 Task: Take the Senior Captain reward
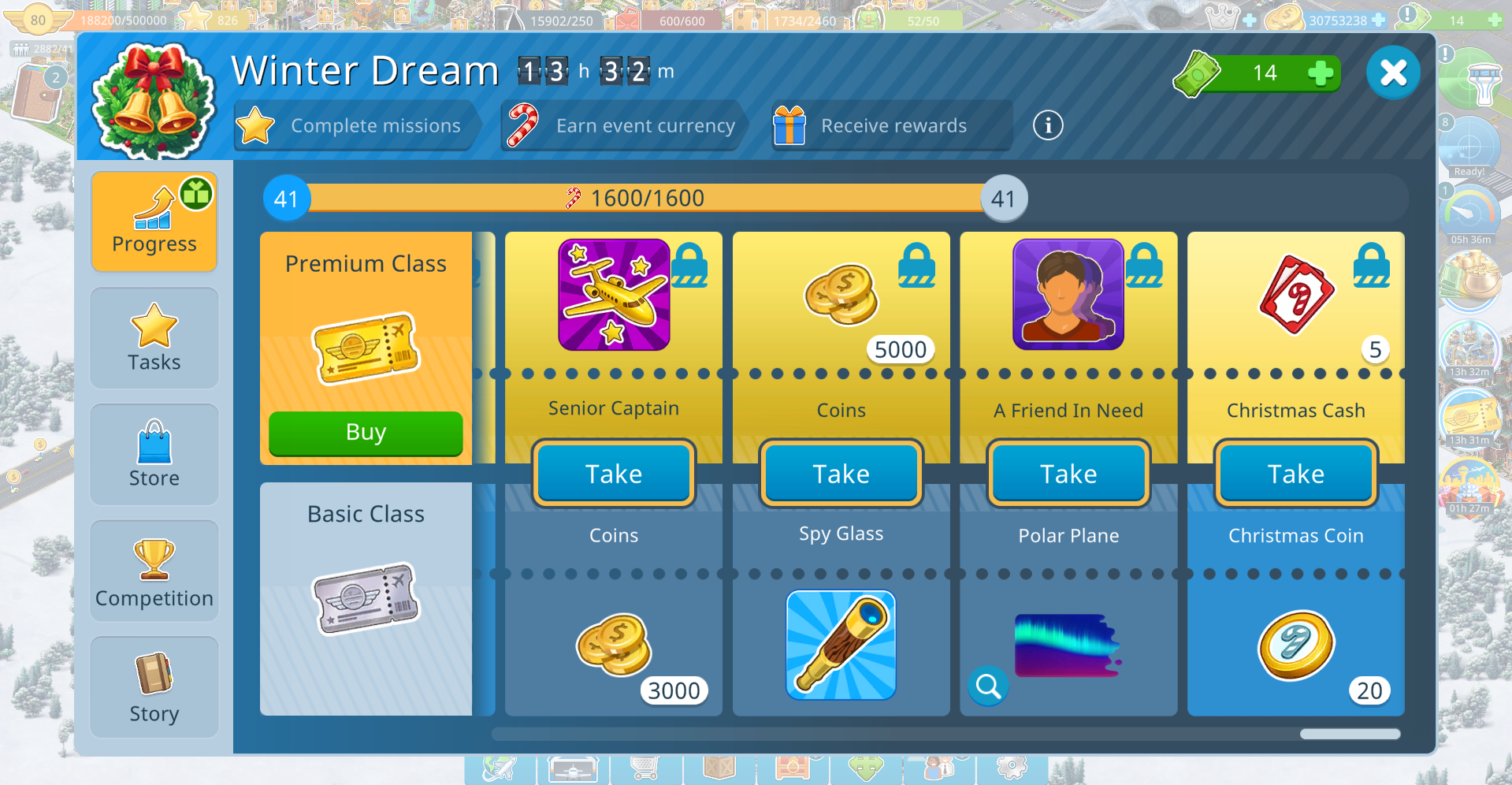click(614, 474)
